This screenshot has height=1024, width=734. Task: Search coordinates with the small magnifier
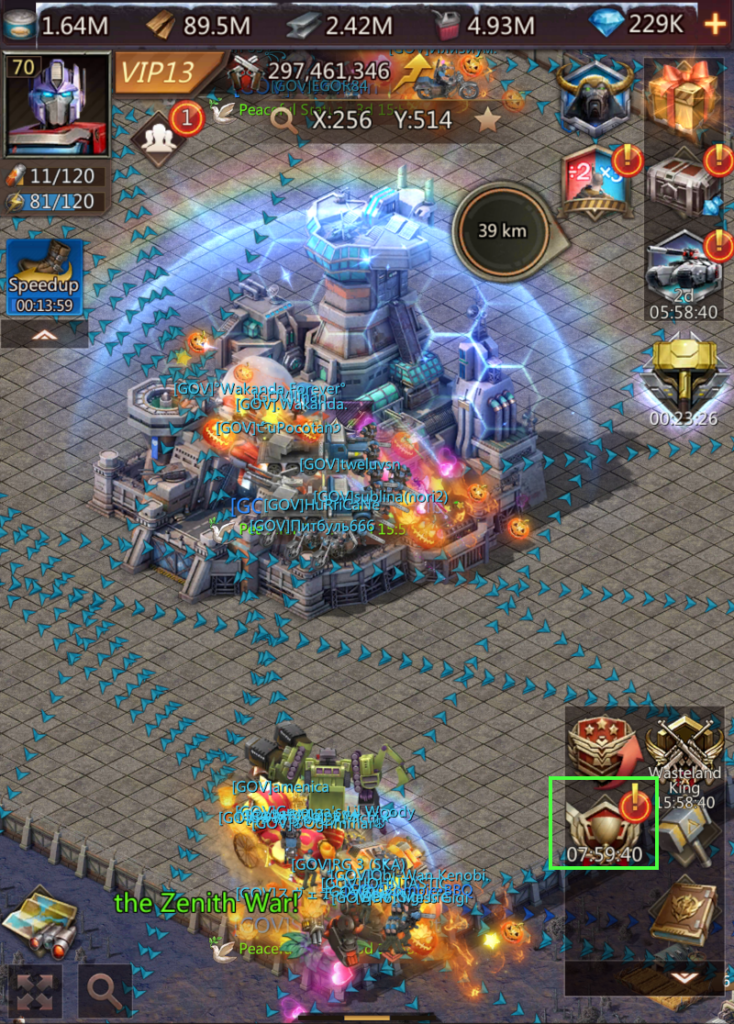pyautogui.click(x=284, y=120)
